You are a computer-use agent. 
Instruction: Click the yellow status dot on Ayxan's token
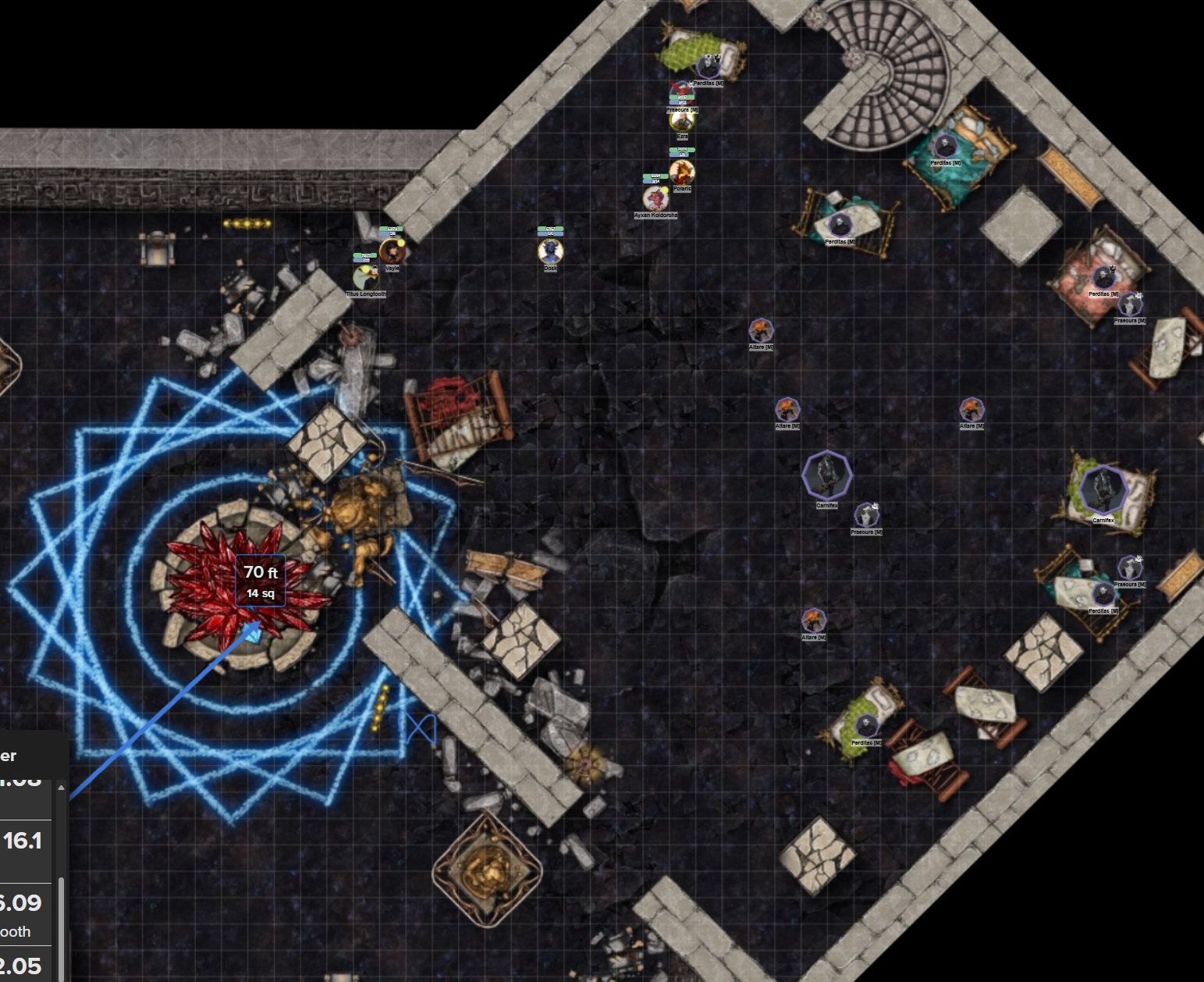coord(665,190)
